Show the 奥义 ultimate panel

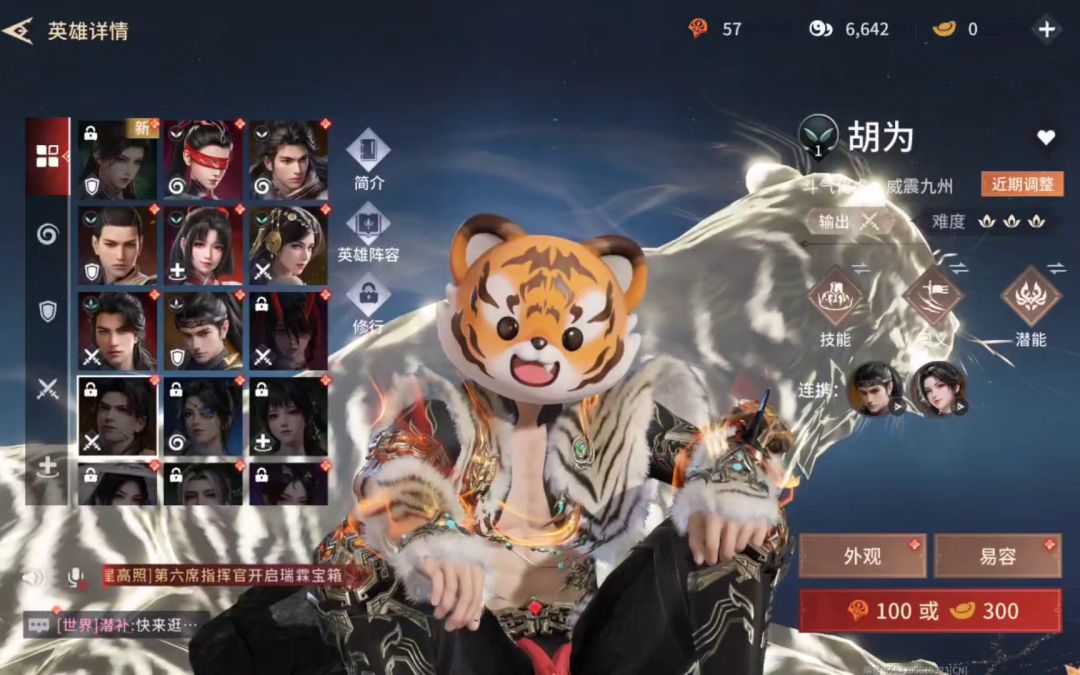(x=932, y=298)
